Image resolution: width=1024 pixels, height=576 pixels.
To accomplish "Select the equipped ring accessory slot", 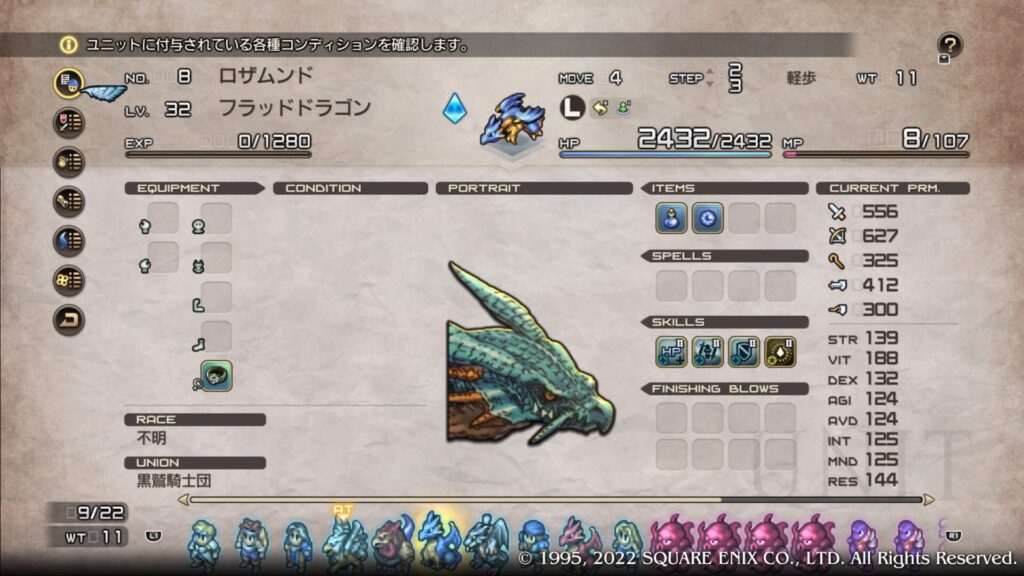I will pos(216,375).
